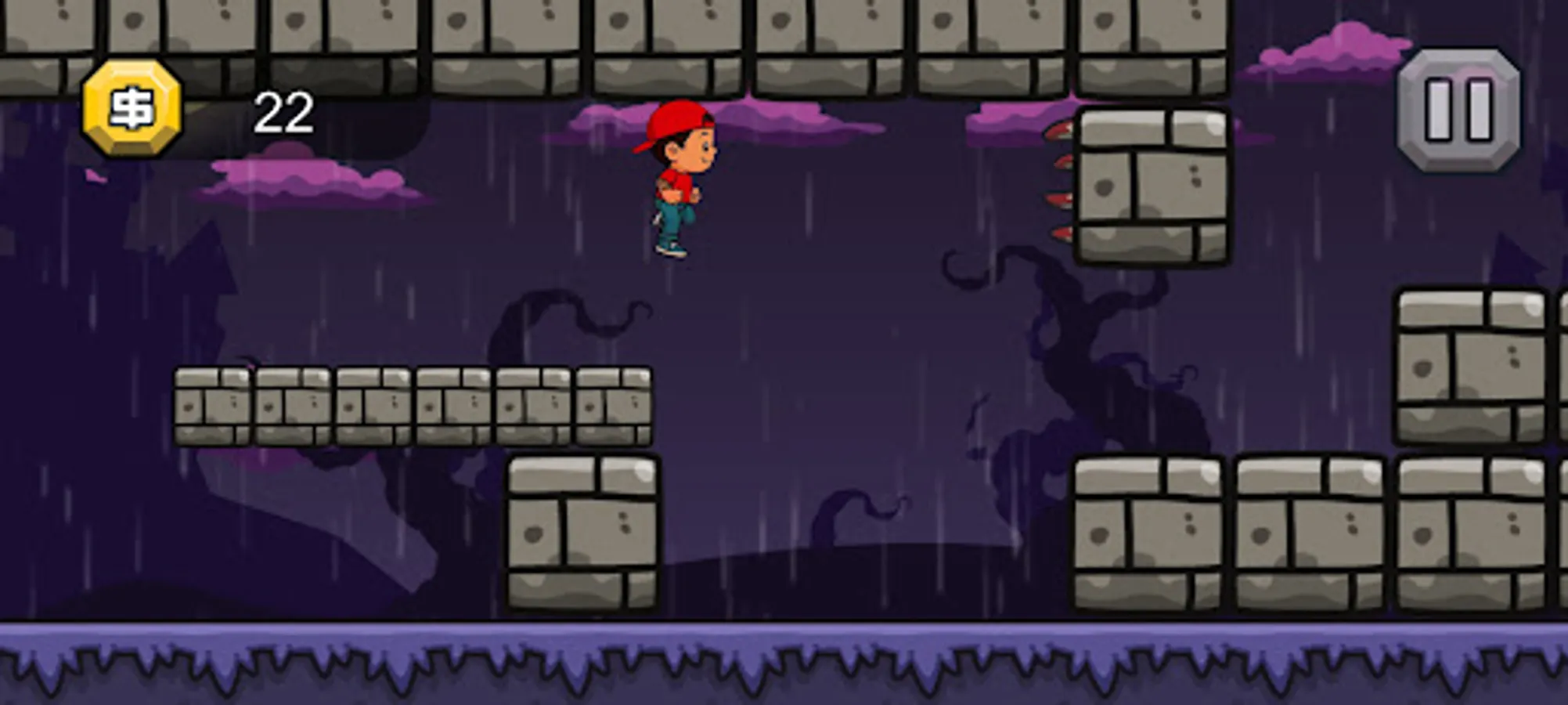Select the boy wearing the red cap
The image size is (1568, 705).
point(678,180)
